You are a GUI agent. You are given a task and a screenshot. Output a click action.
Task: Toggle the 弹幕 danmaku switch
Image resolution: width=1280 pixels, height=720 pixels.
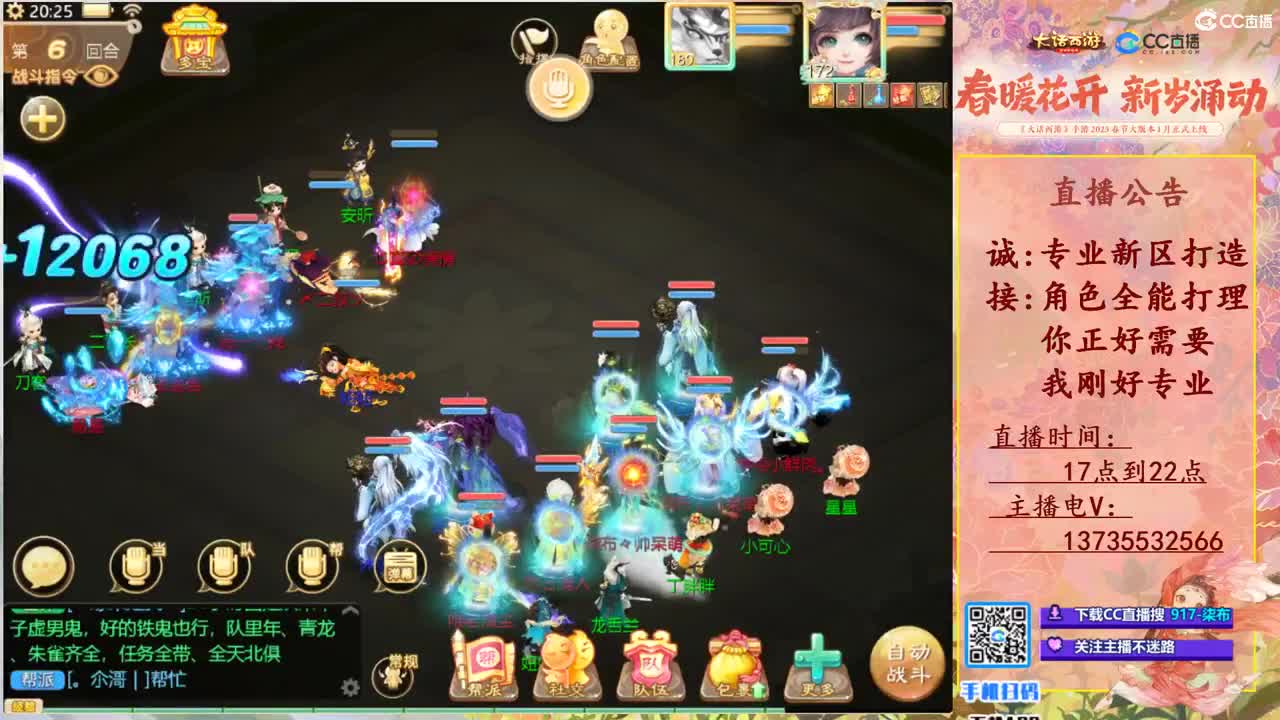[x=401, y=565]
